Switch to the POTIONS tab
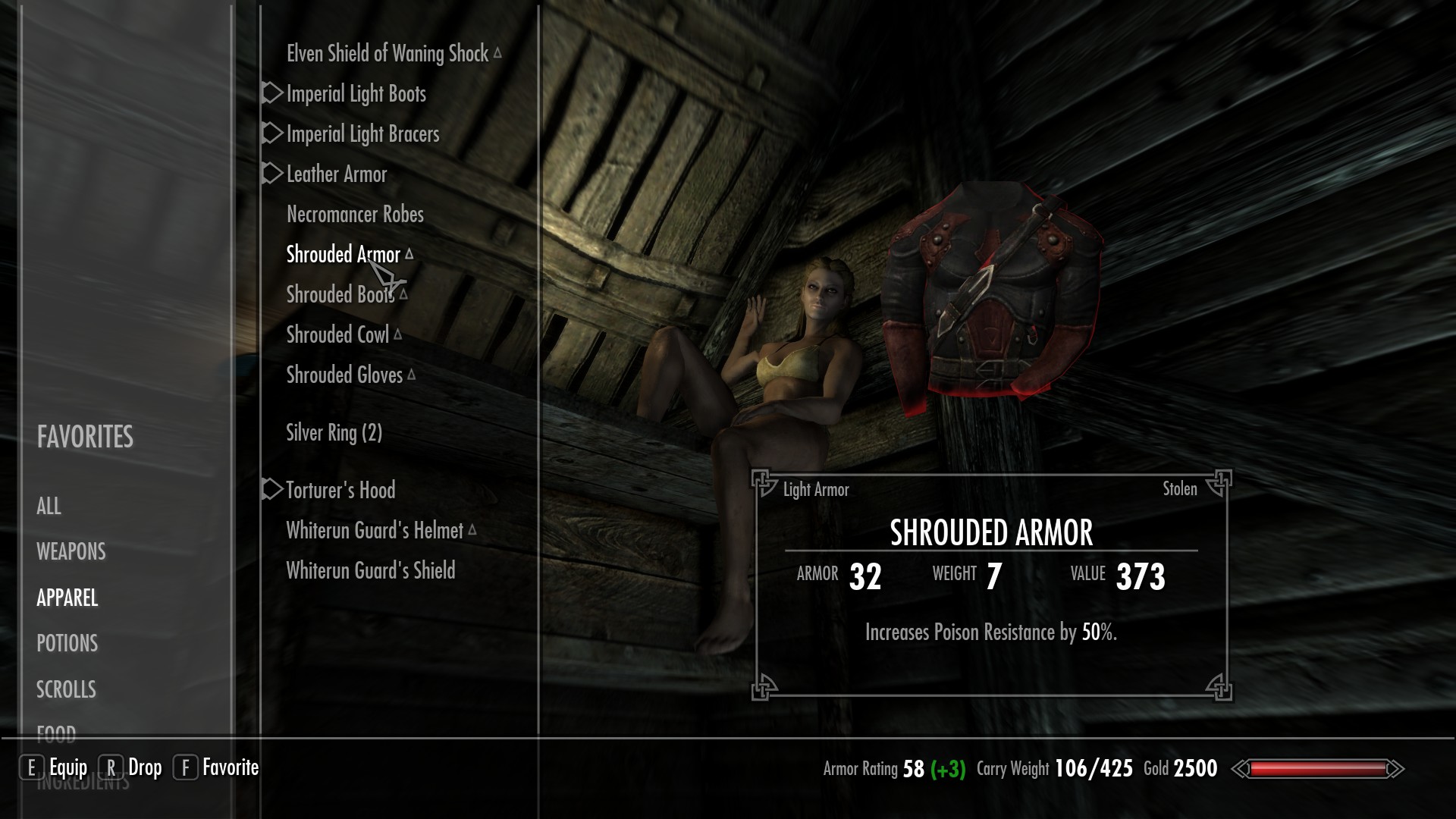 (67, 644)
